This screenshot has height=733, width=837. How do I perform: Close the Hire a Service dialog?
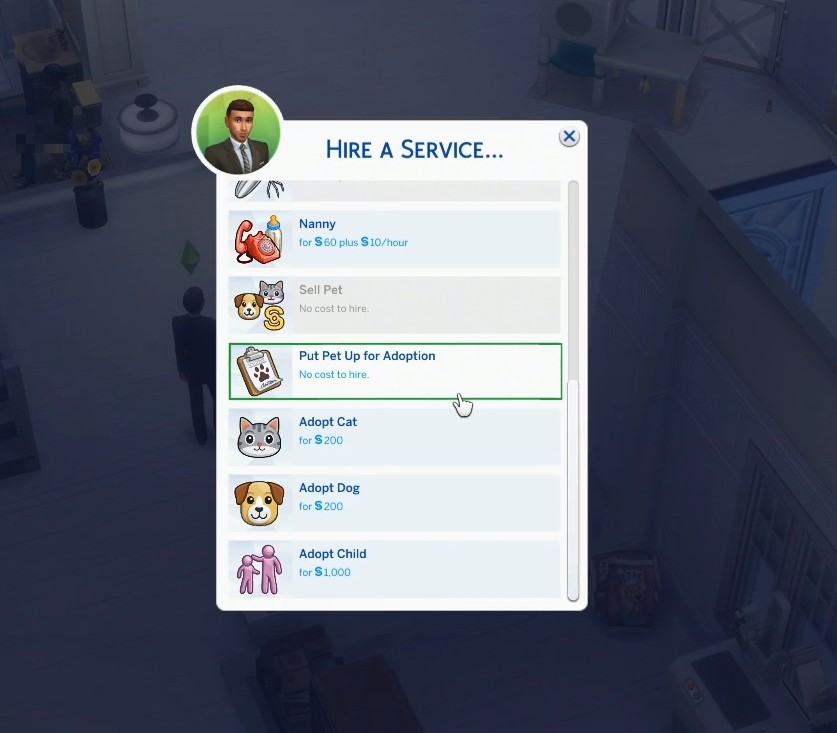click(x=569, y=137)
